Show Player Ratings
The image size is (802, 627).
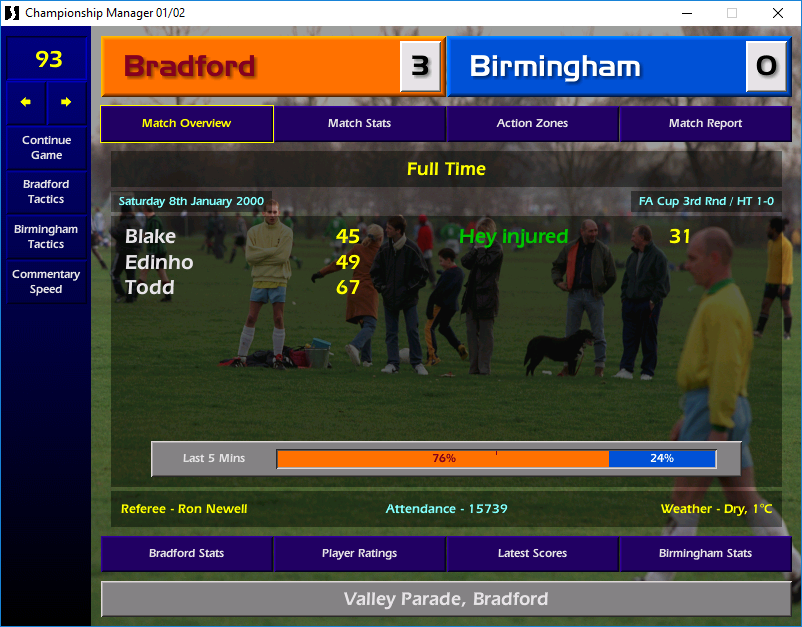pos(359,553)
